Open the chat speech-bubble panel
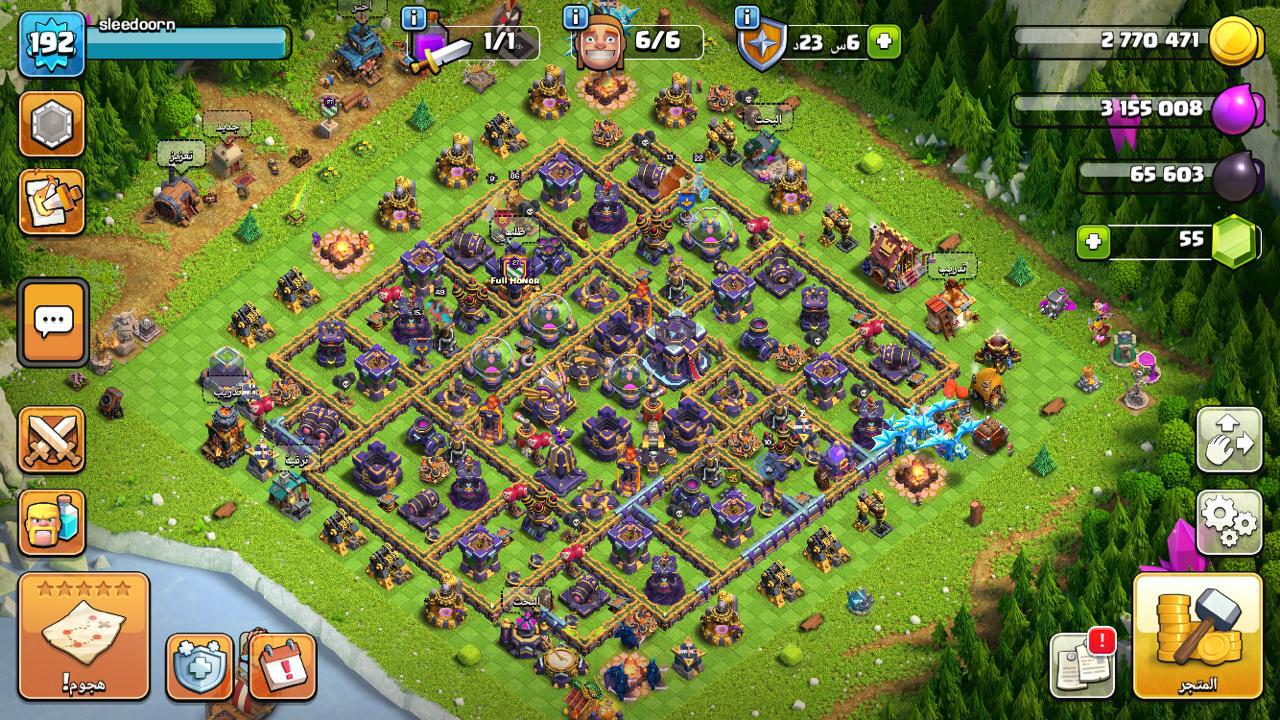 (52, 322)
